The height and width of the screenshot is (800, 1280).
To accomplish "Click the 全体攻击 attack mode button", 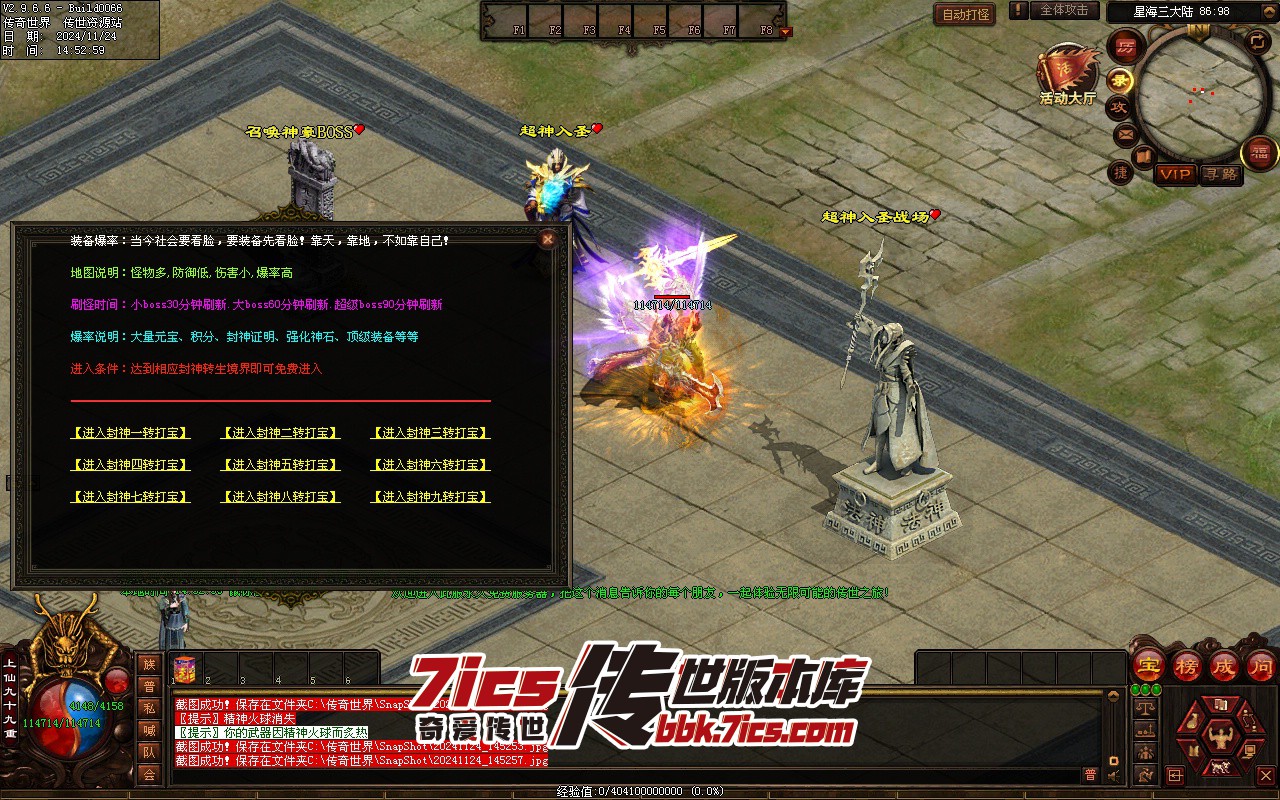I will (1064, 10).
